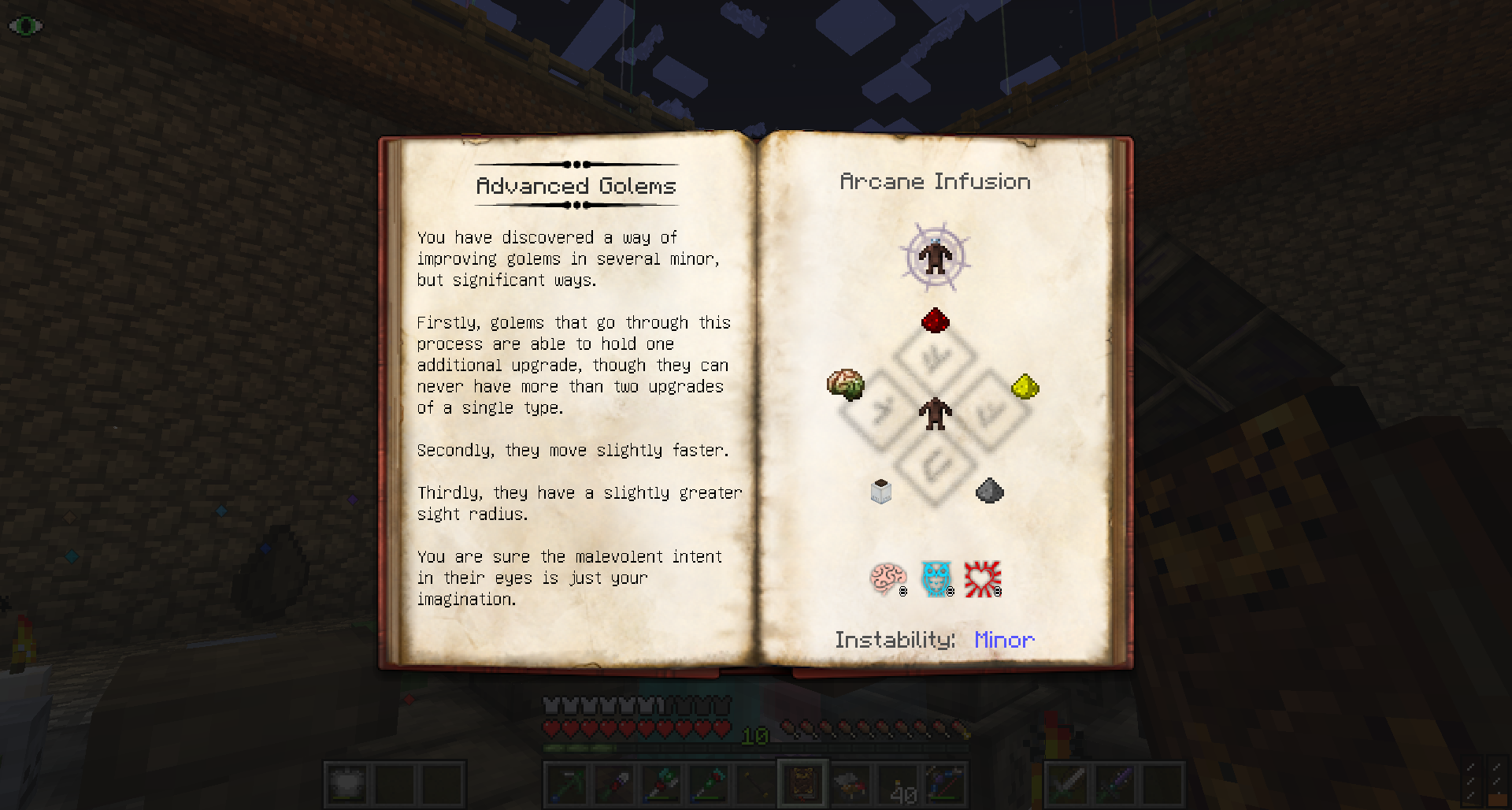Choose the hotbar slot with the 40 stack
Screen dimensions: 1512x810
click(898, 785)
